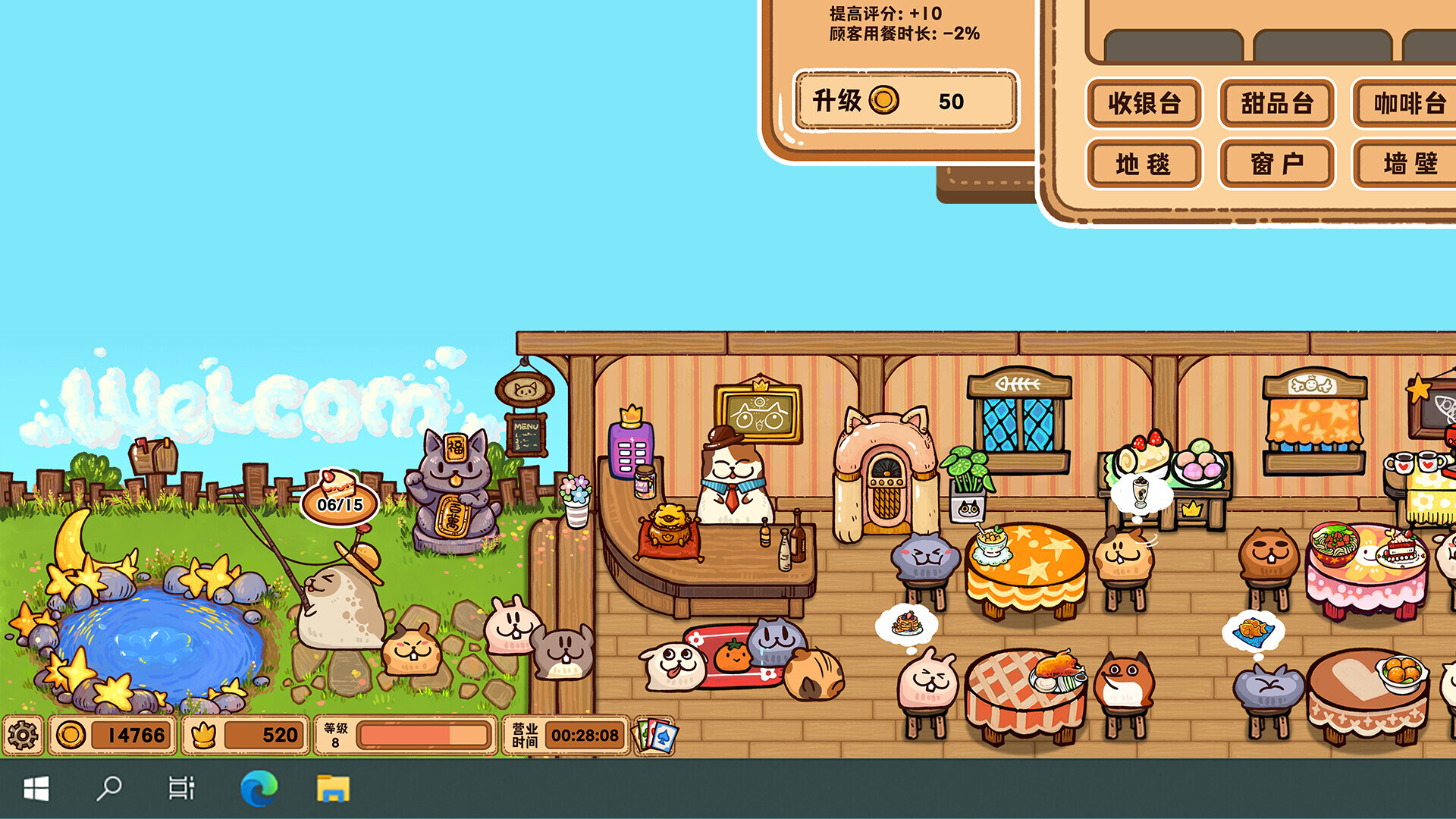Click the crown currency showing 520
The width and height of the screenshot is (1456, 819).
coord(243,734)
